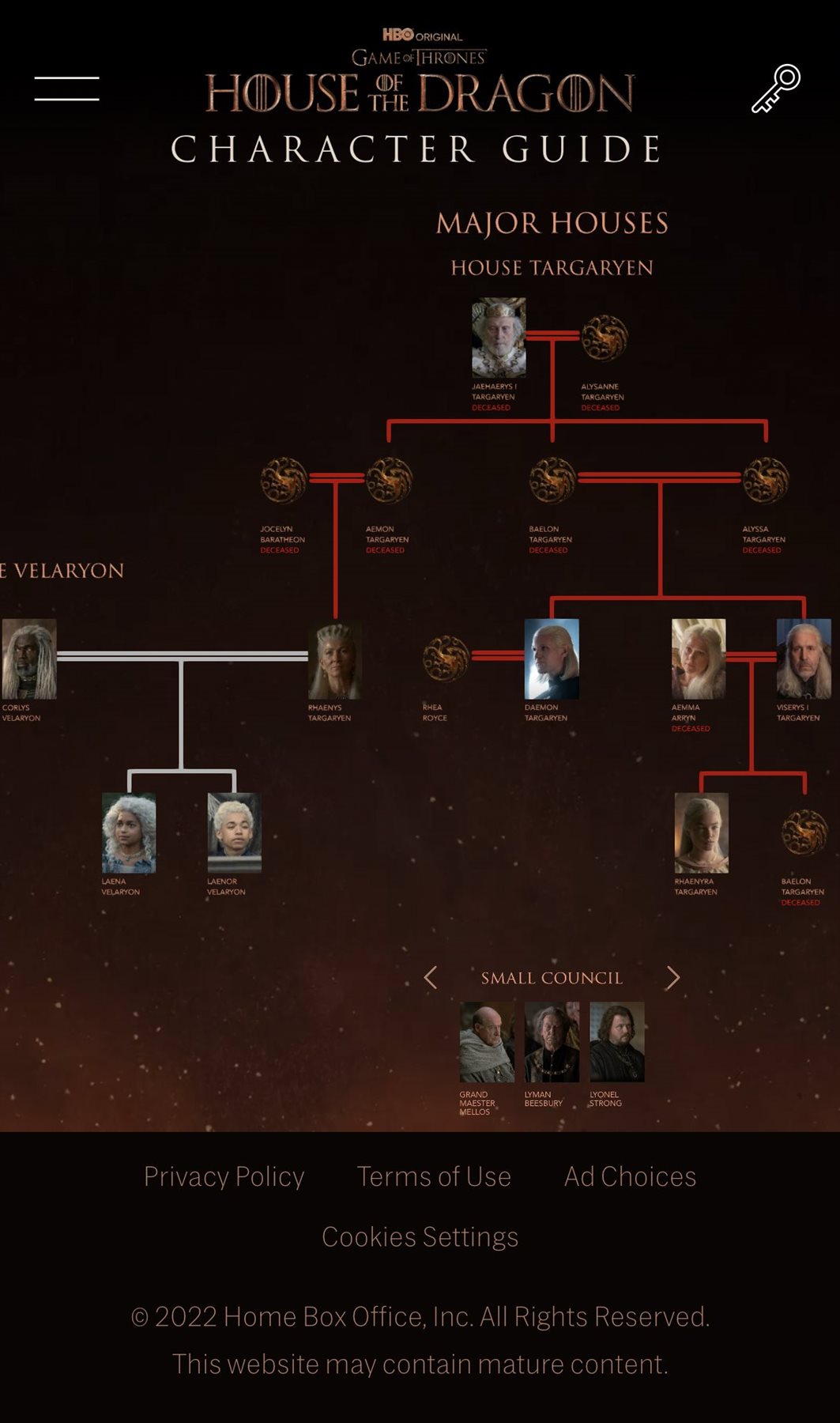This screenshot has height=1423, width=840.
Task: Select Laena Velaryon's portrait
Action: pyautogui.click(x=129, y=832)
